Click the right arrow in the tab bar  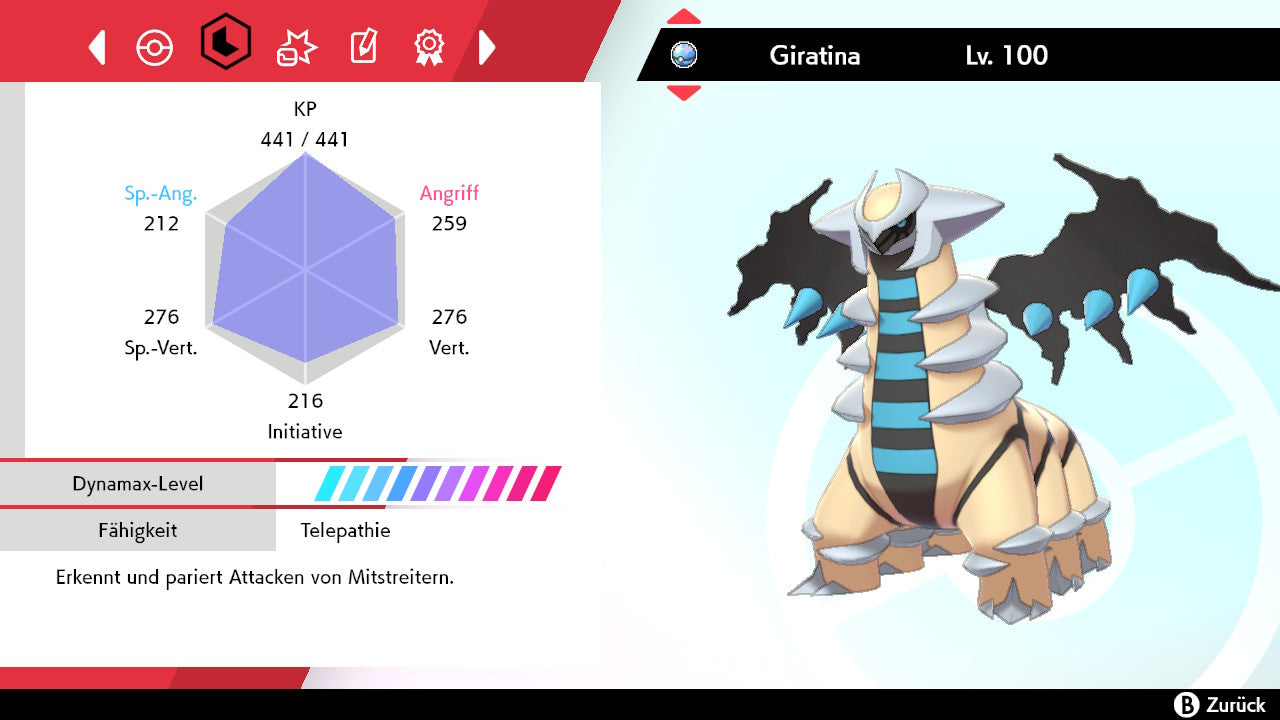(487, 47)
